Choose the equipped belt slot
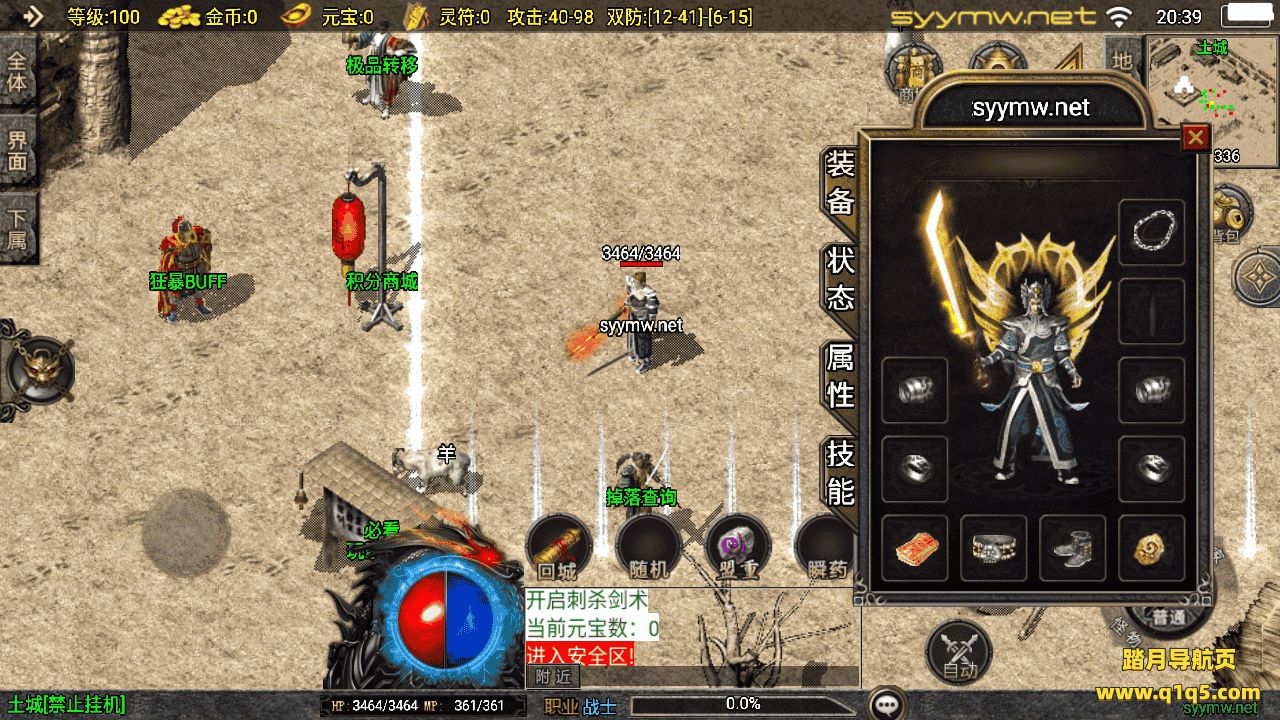 993,549
